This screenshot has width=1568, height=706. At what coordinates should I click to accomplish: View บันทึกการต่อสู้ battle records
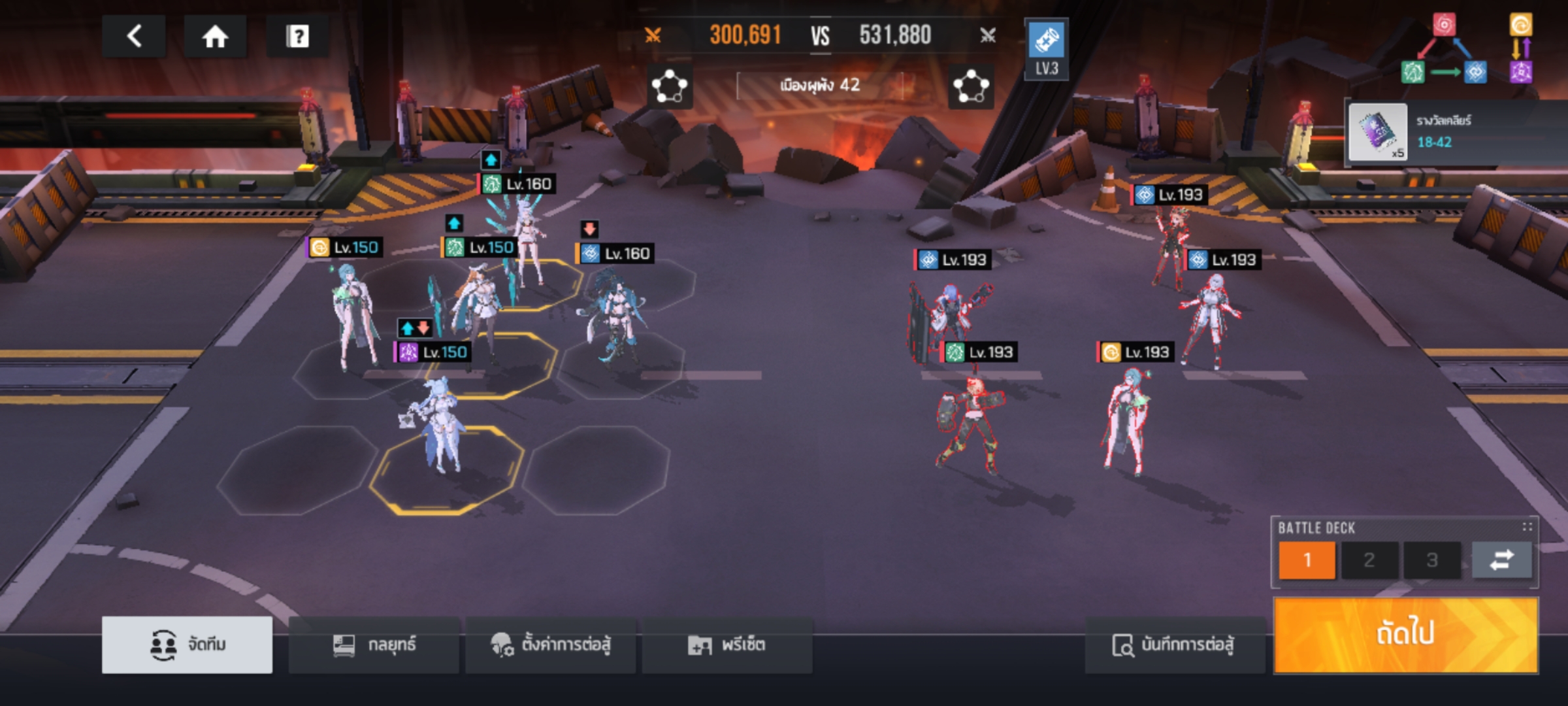(x=1174, y=645)
